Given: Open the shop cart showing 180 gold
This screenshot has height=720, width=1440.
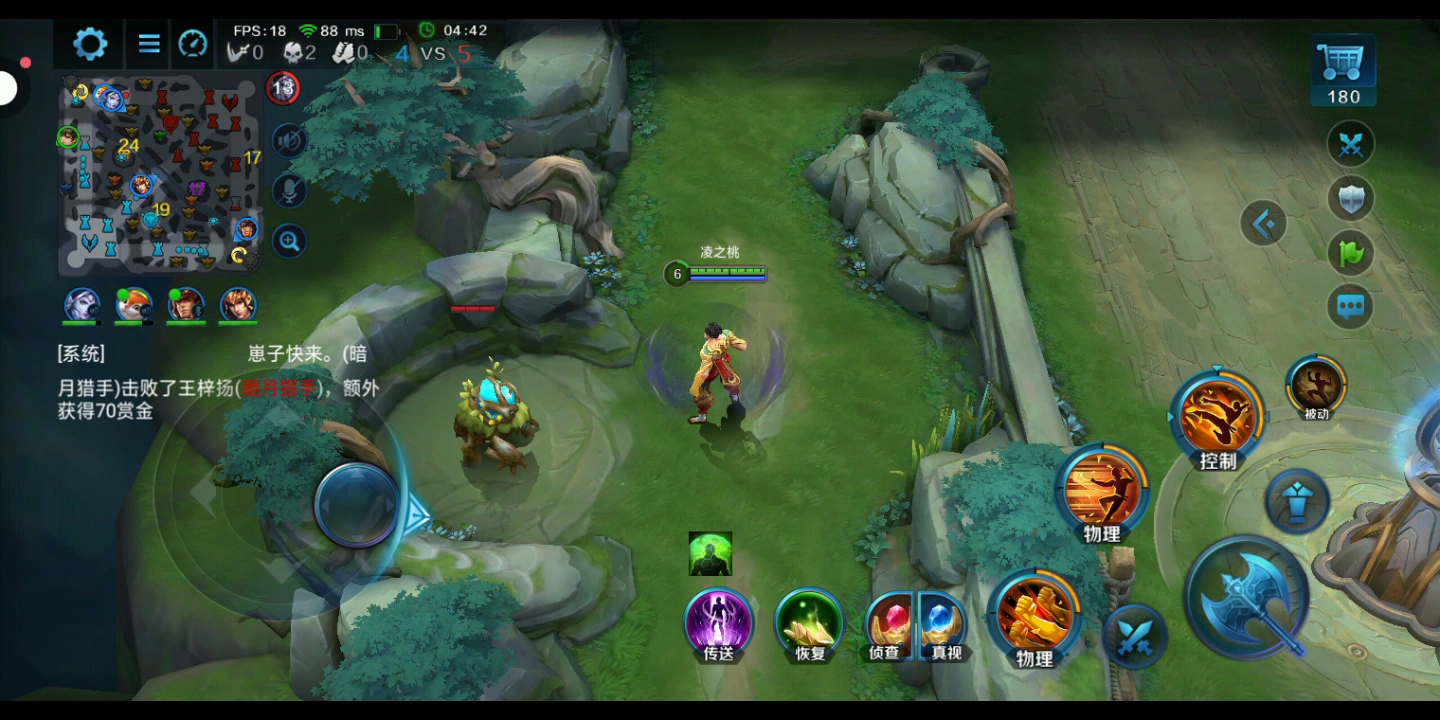Looking at the screenshot, I should [x=1344, y=70].
